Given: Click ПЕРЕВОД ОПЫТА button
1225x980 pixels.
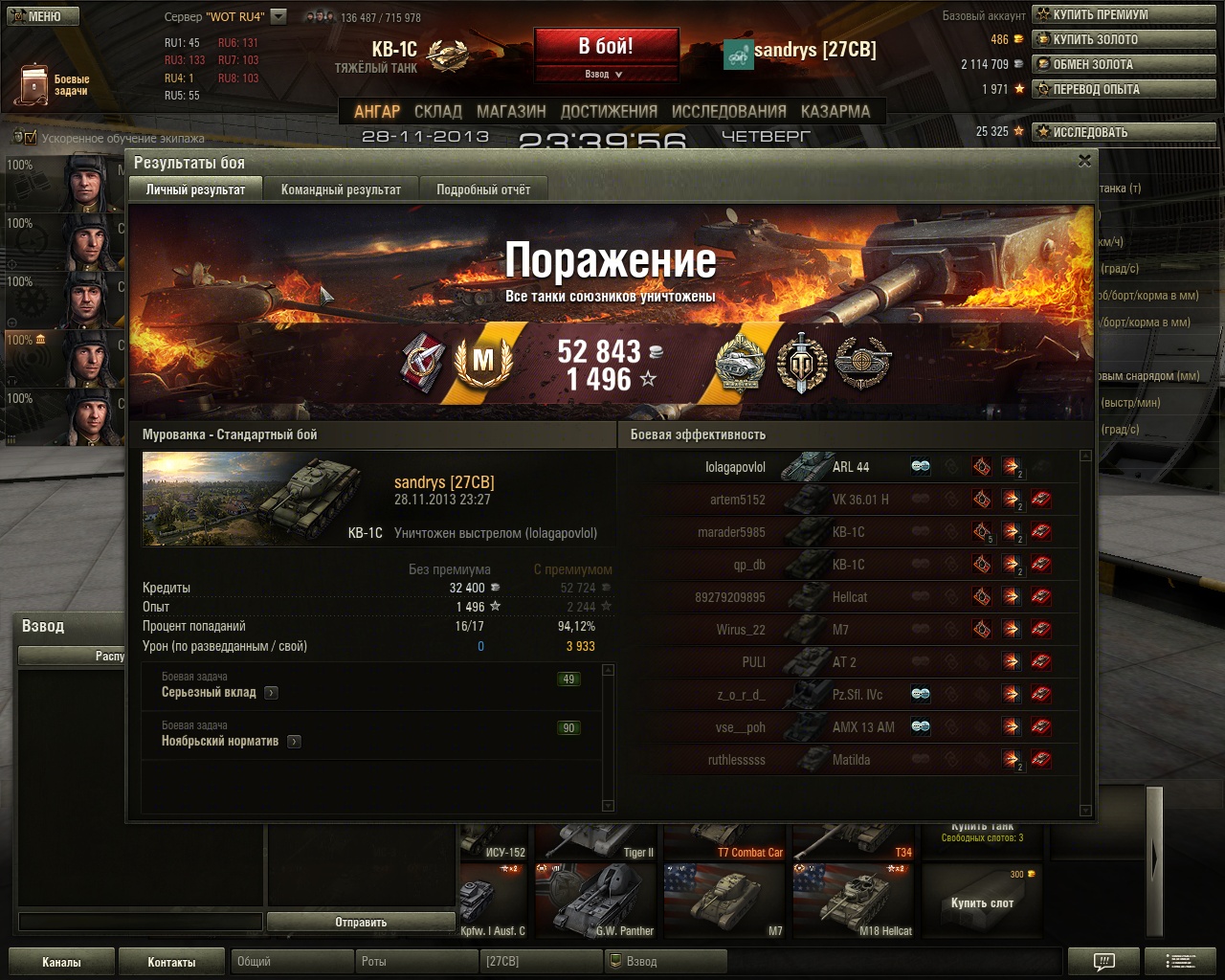Looking at the screenshot, I should coord(1124,89).
